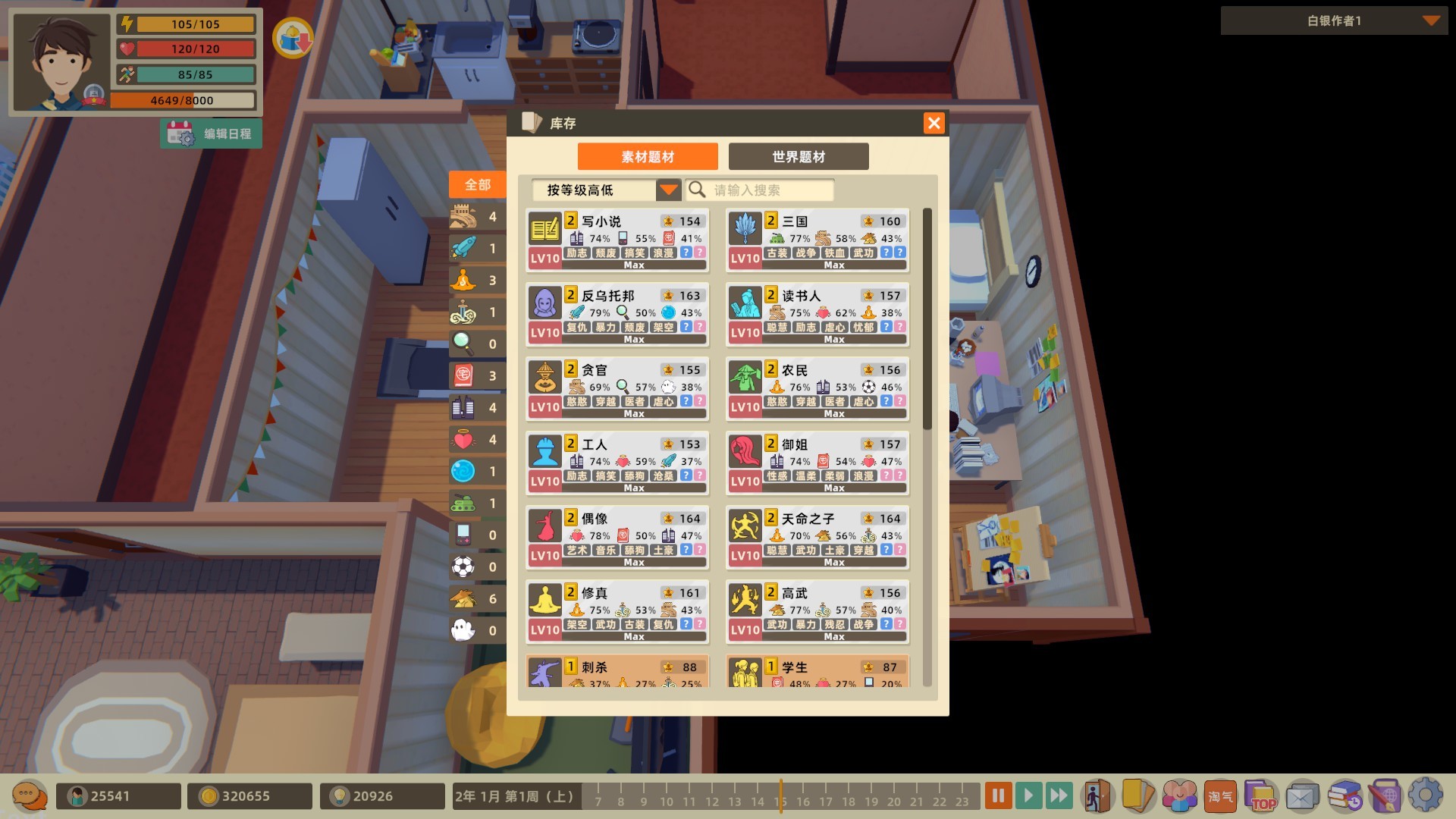The image size is (1456, 819).
Task: Click the 素材题材 tab
Action: (x=648, y=156)
